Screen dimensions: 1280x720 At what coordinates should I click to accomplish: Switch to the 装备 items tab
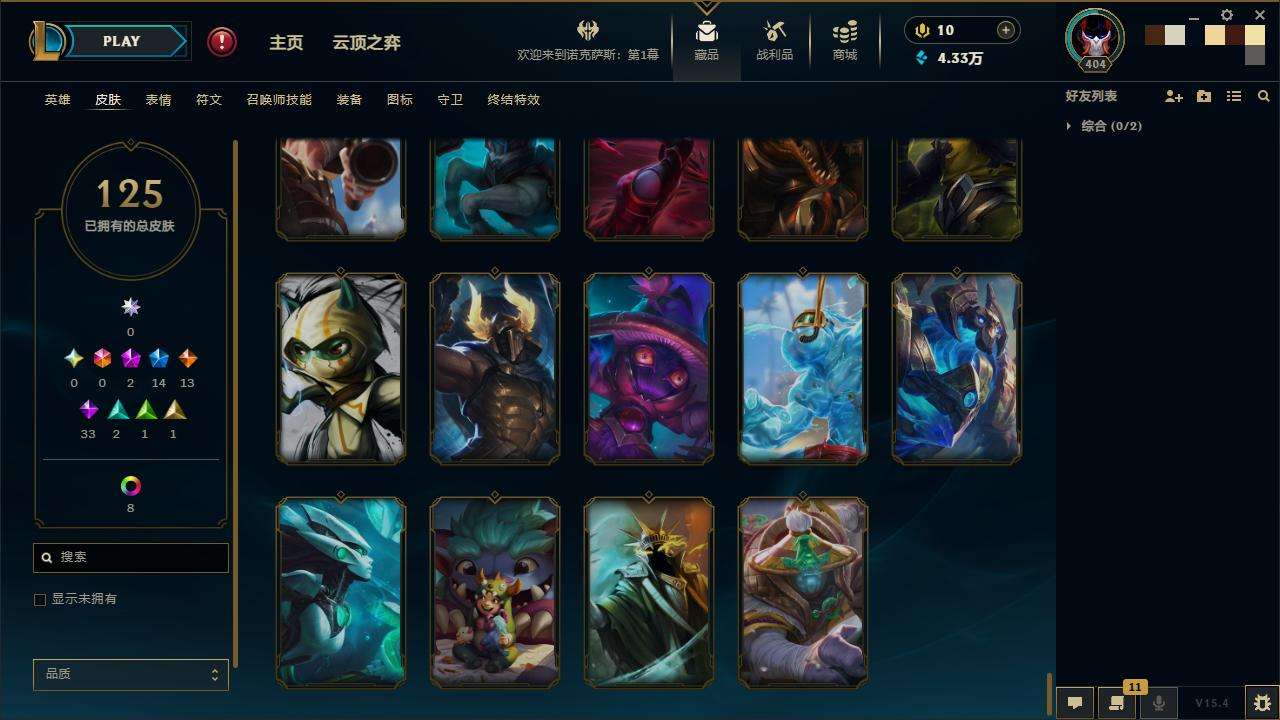coord(349,100)
